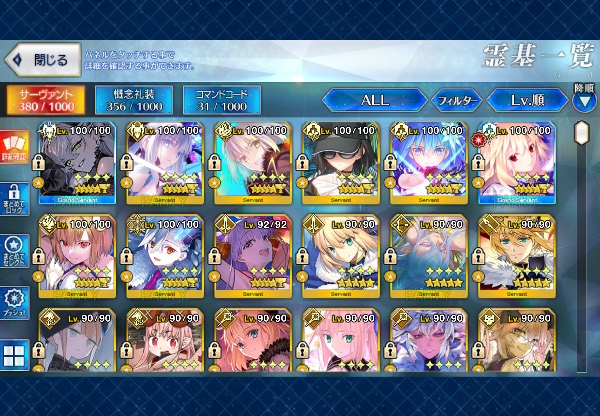This screenshot has width=600, height=416.
Task: Toggle the grid layout view icon
Action: pyautogui.click(x=15, y=355)
